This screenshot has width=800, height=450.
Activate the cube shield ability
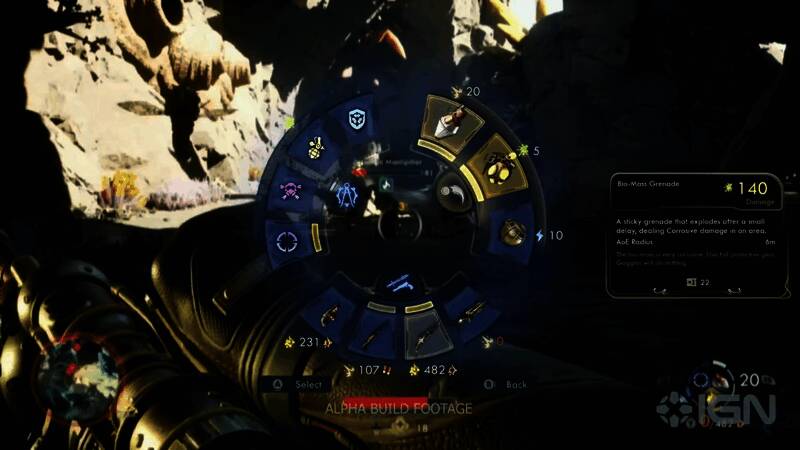point(357,118)
